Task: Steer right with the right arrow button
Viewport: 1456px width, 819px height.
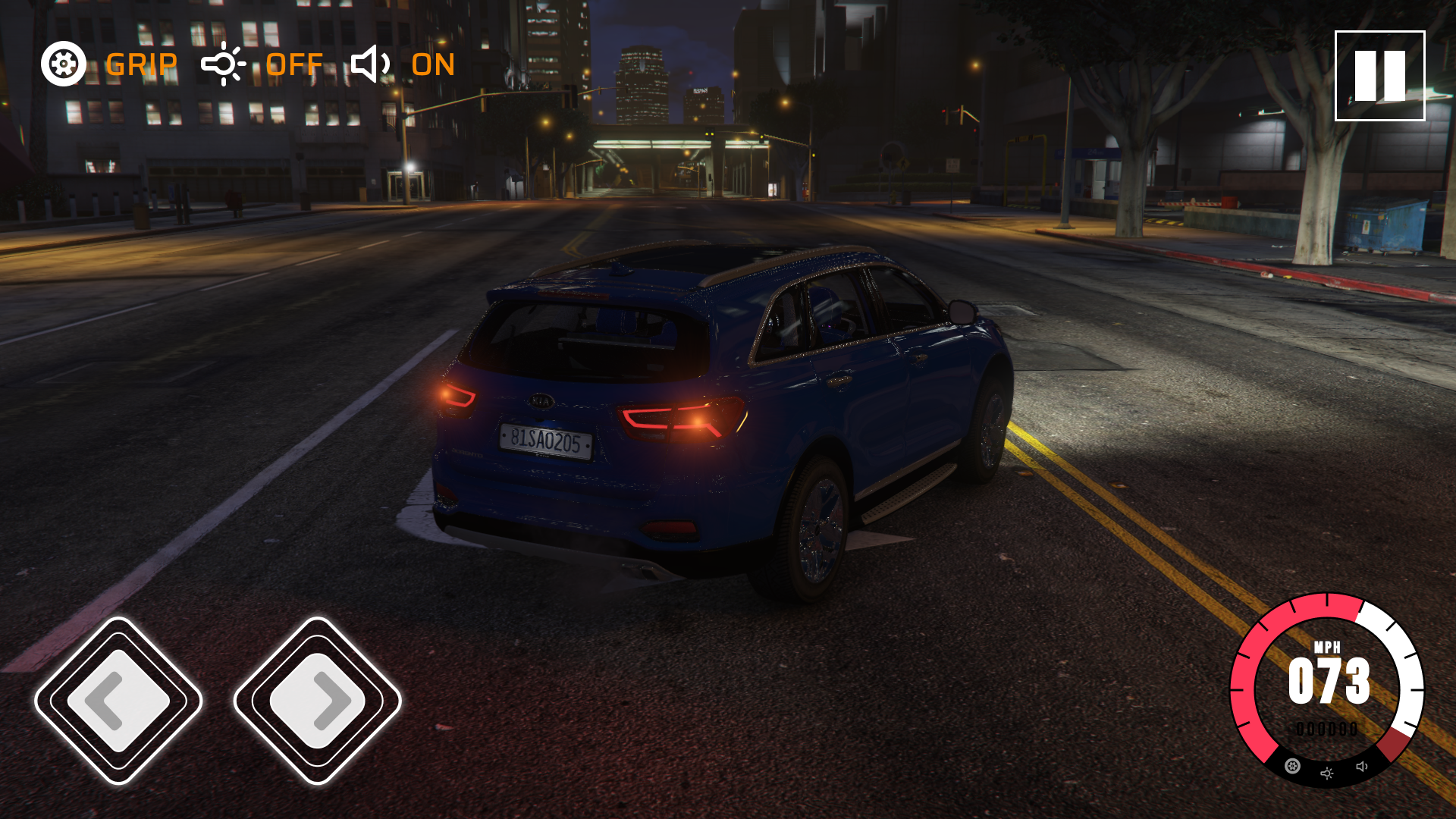Action: click(x=317, y=701)
